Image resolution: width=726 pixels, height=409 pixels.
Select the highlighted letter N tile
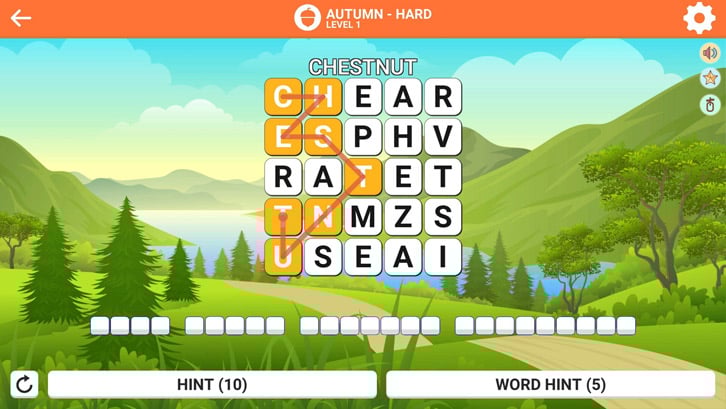coord(323,217)
